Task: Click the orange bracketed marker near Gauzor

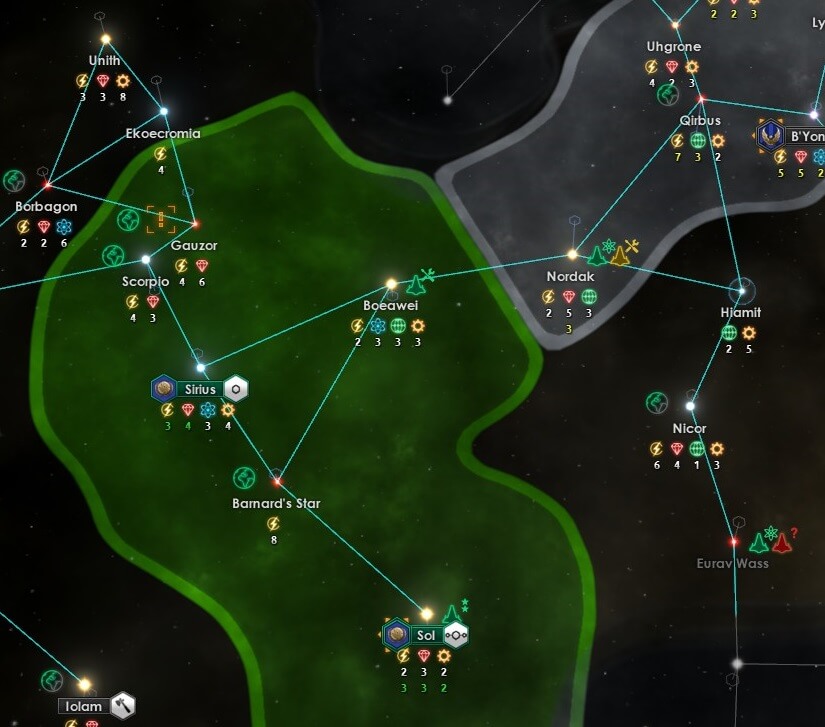Action: (160, 219)
